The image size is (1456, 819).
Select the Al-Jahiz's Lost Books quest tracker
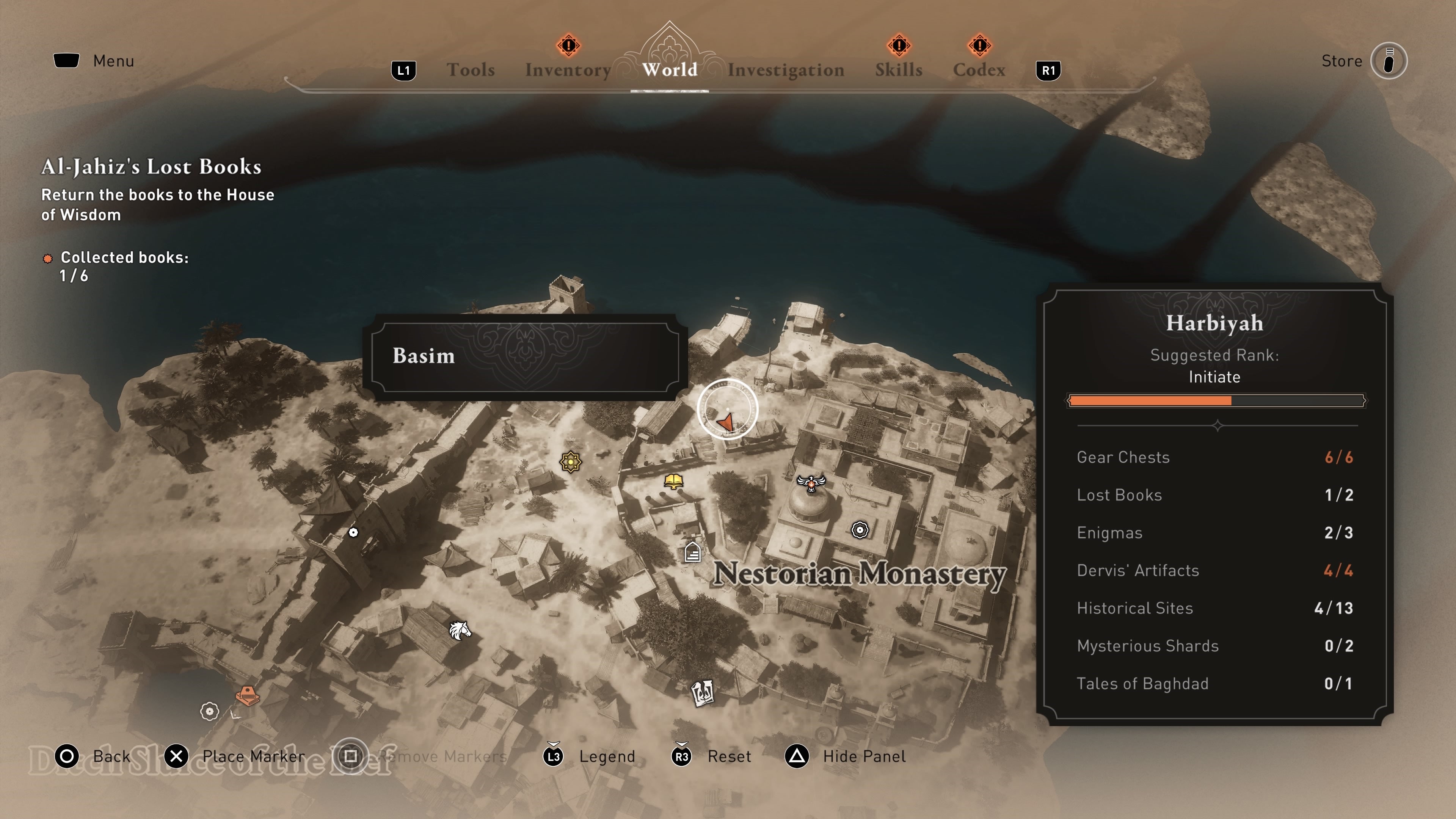tap(151, 167)
